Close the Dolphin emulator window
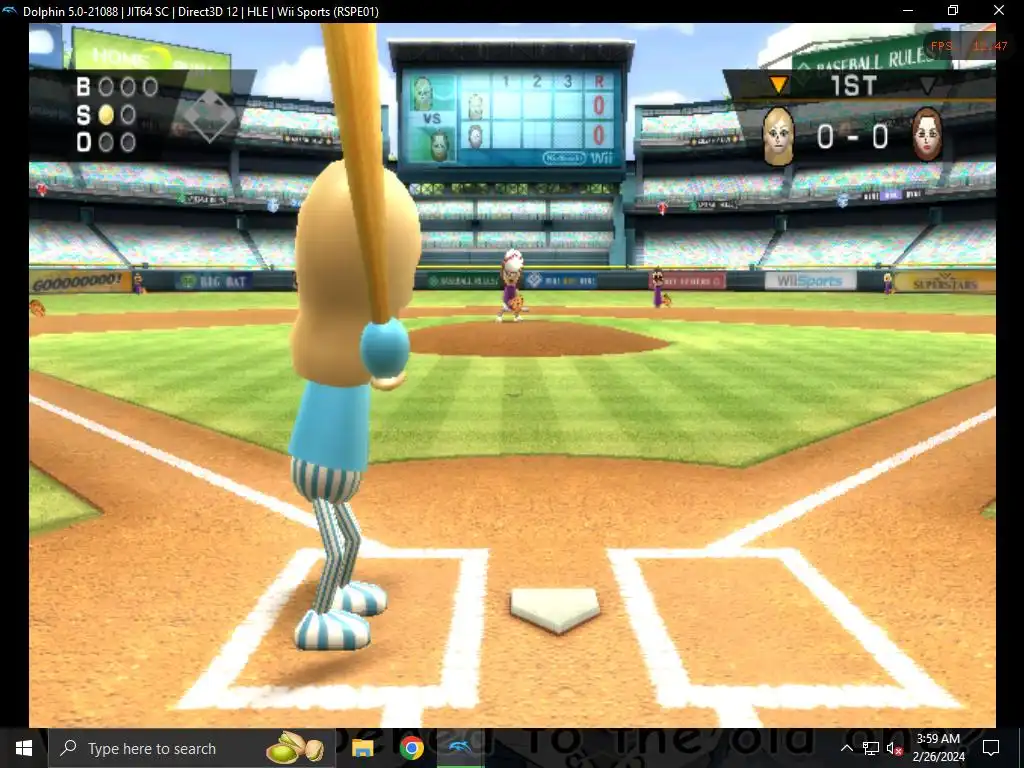The width and height of the screenshot is (1024, 768). [x=998, y=10]
